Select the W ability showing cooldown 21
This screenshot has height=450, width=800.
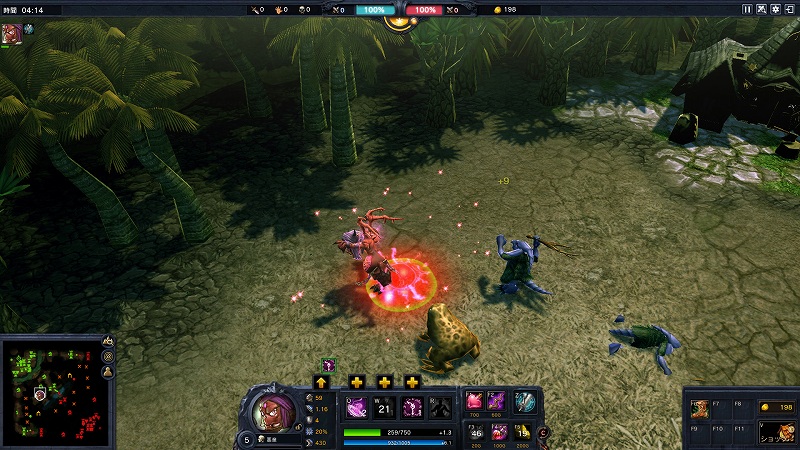click(x=383, y=407)
